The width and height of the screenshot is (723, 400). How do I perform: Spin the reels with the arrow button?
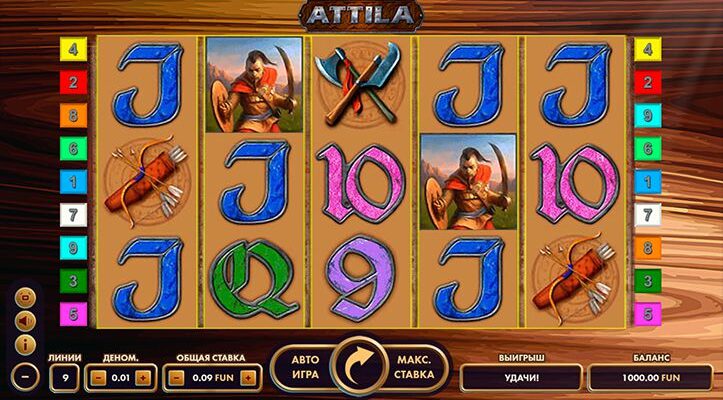click(x=361, y=366)
